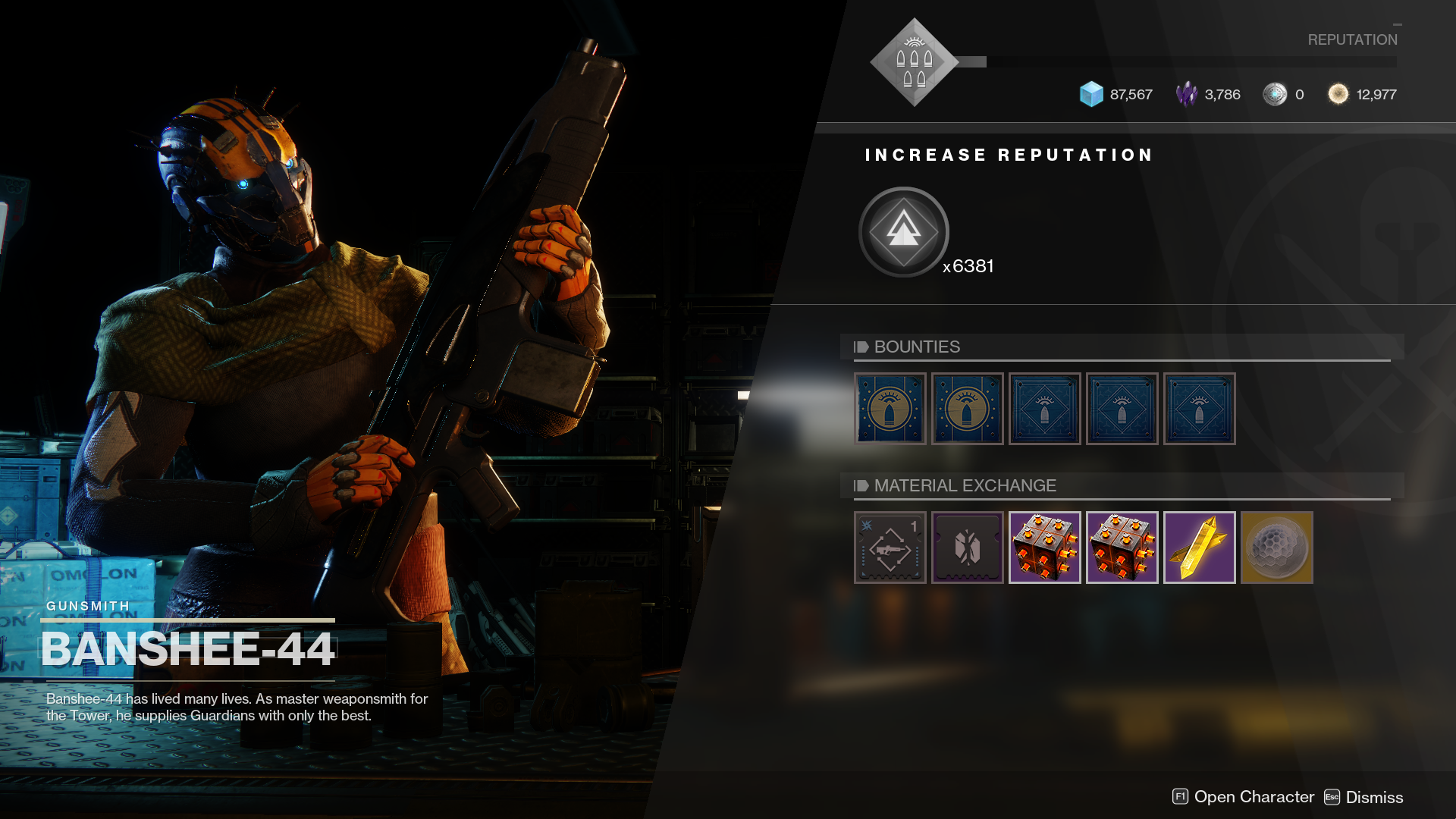Viewport: 1456px width, 819px height.
Task: Expand the BOUNTIES section header
Action: pyautogui.click(x=918, y=347)
